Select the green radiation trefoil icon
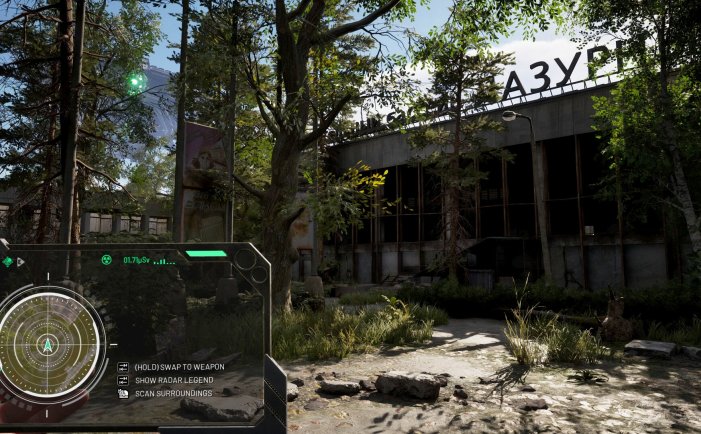 [107, 260]
